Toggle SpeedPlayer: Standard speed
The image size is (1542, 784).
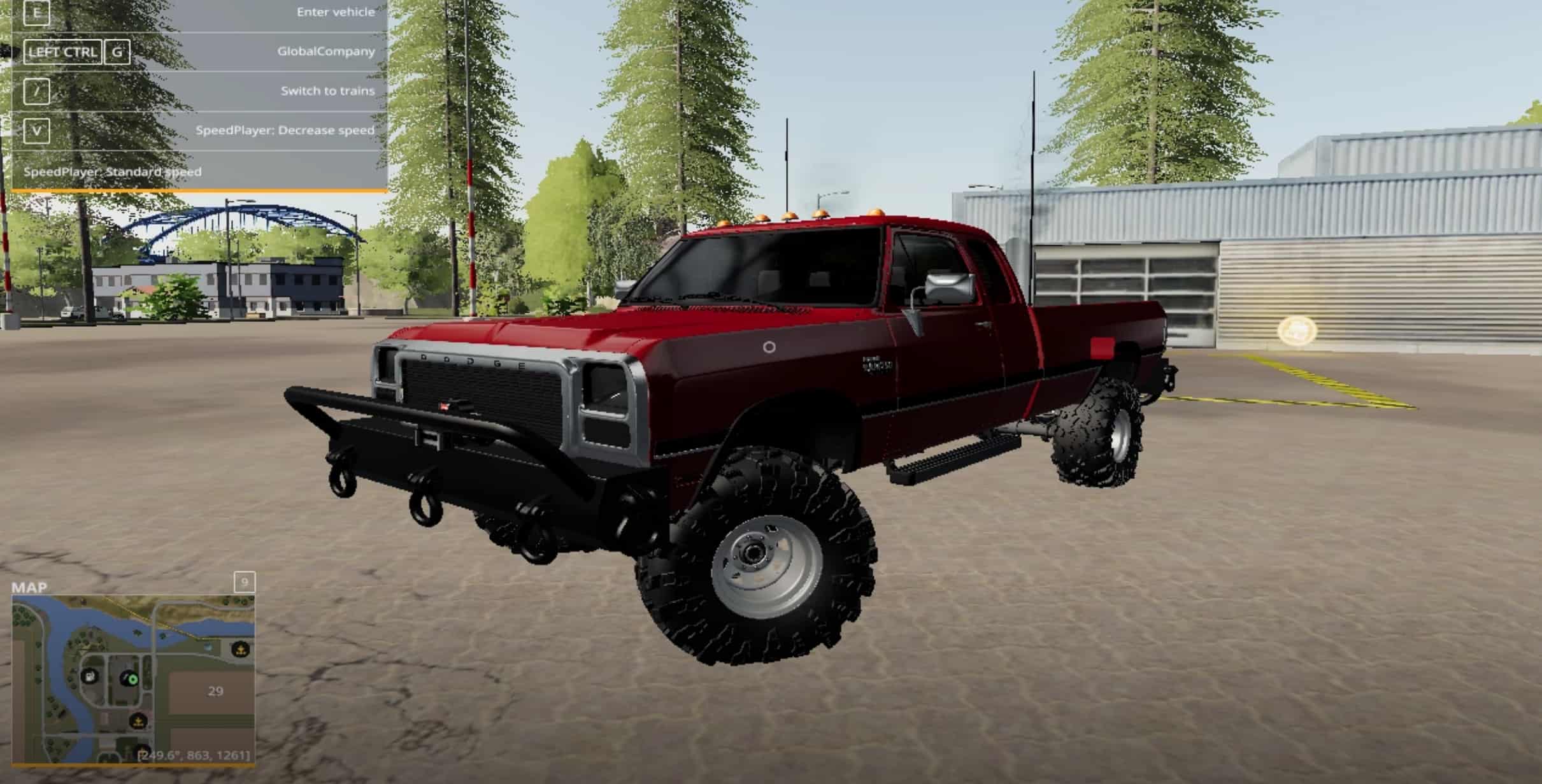(x=113, y=171)
